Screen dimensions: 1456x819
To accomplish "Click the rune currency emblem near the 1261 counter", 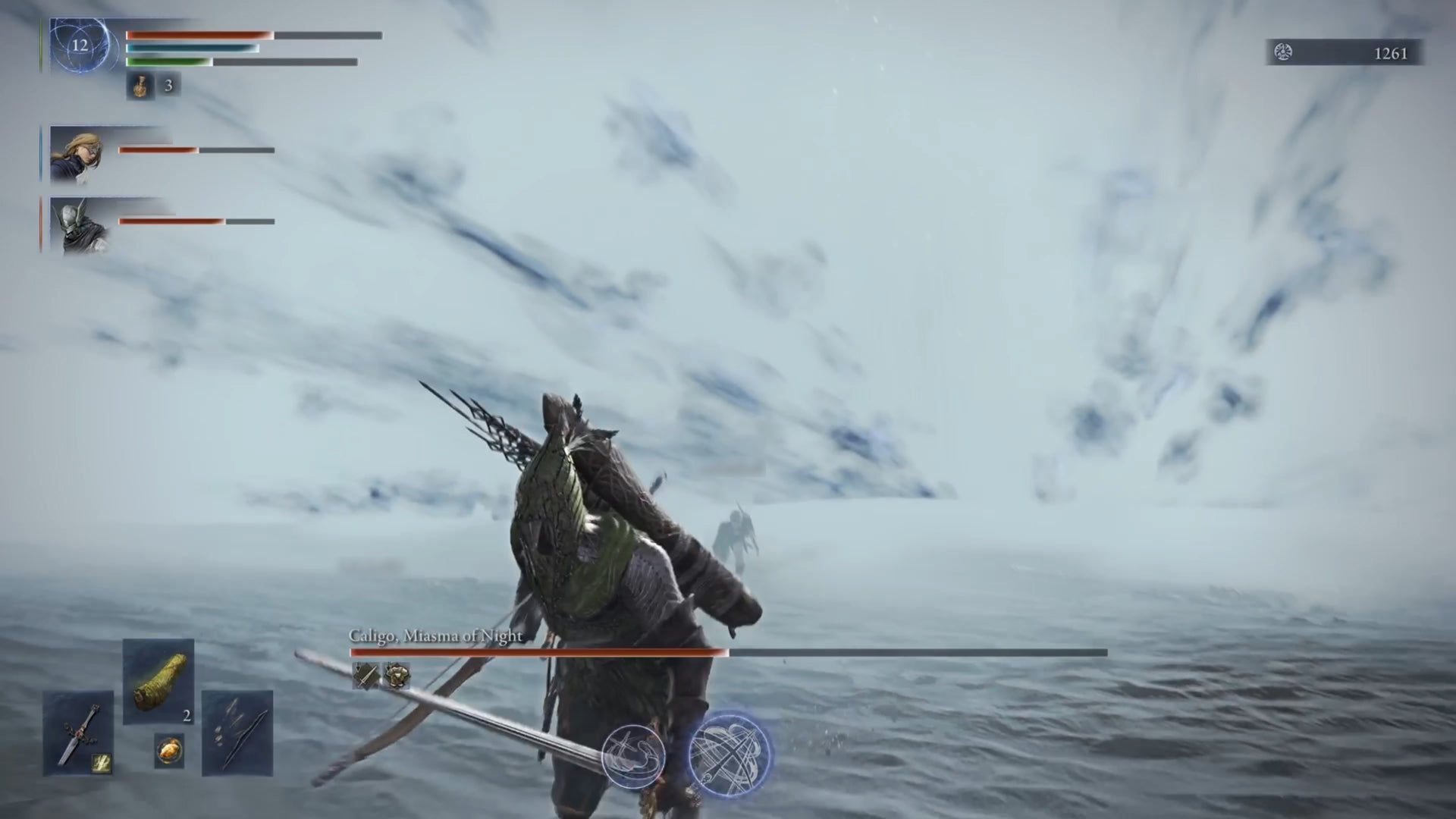I will tap(1282, 53).
